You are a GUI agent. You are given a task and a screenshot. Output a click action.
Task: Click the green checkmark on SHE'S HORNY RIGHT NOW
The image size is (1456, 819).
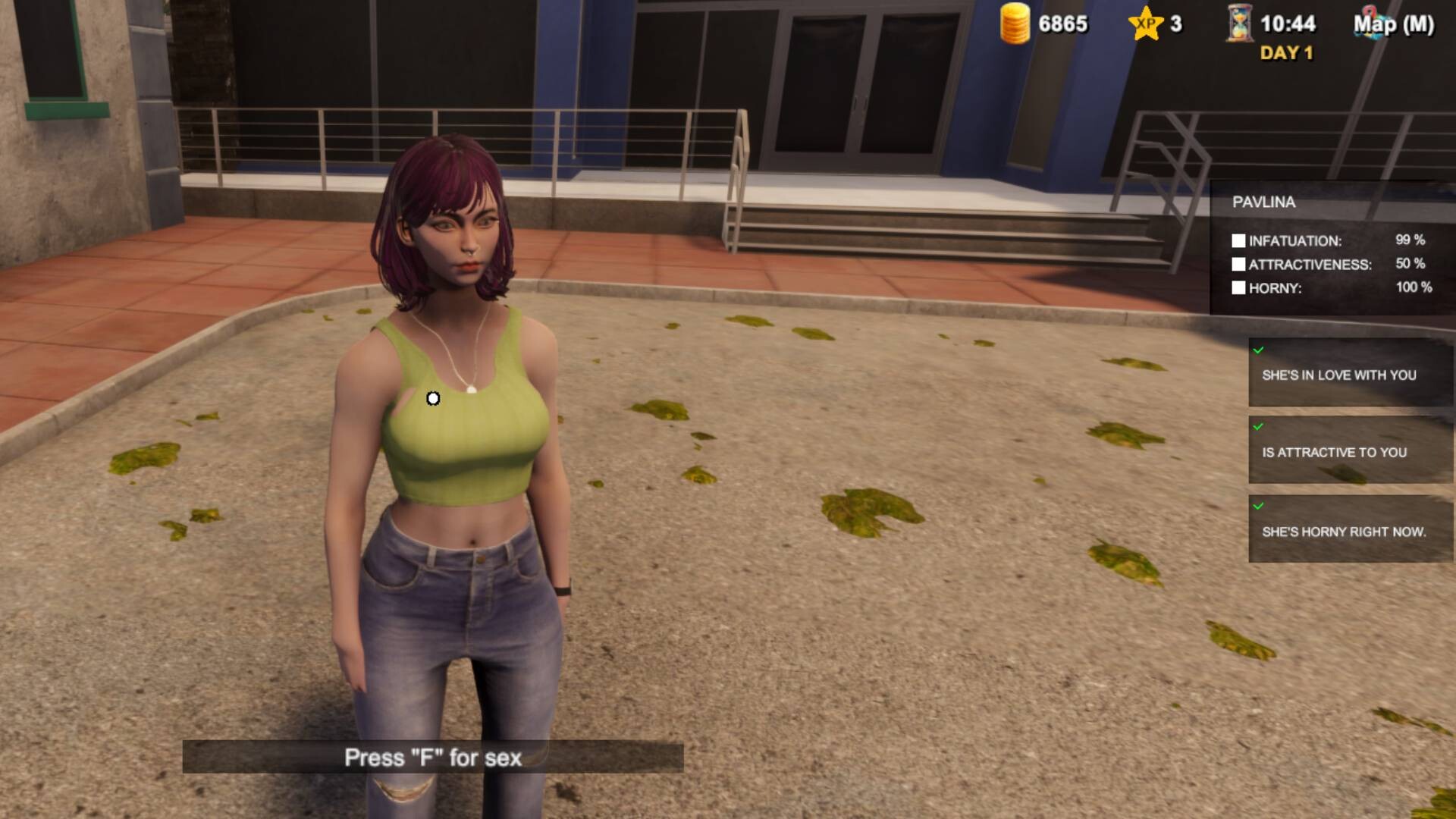pyautogui.click(x=1260, y=505)
